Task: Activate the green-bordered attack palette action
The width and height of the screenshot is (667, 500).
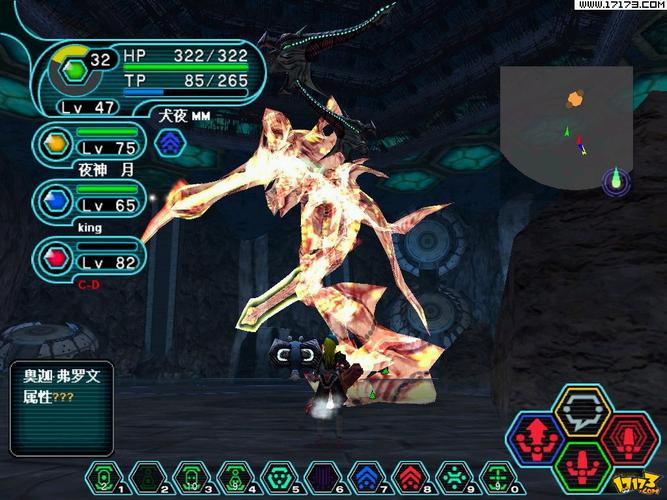Action: [x=583, y=465]
